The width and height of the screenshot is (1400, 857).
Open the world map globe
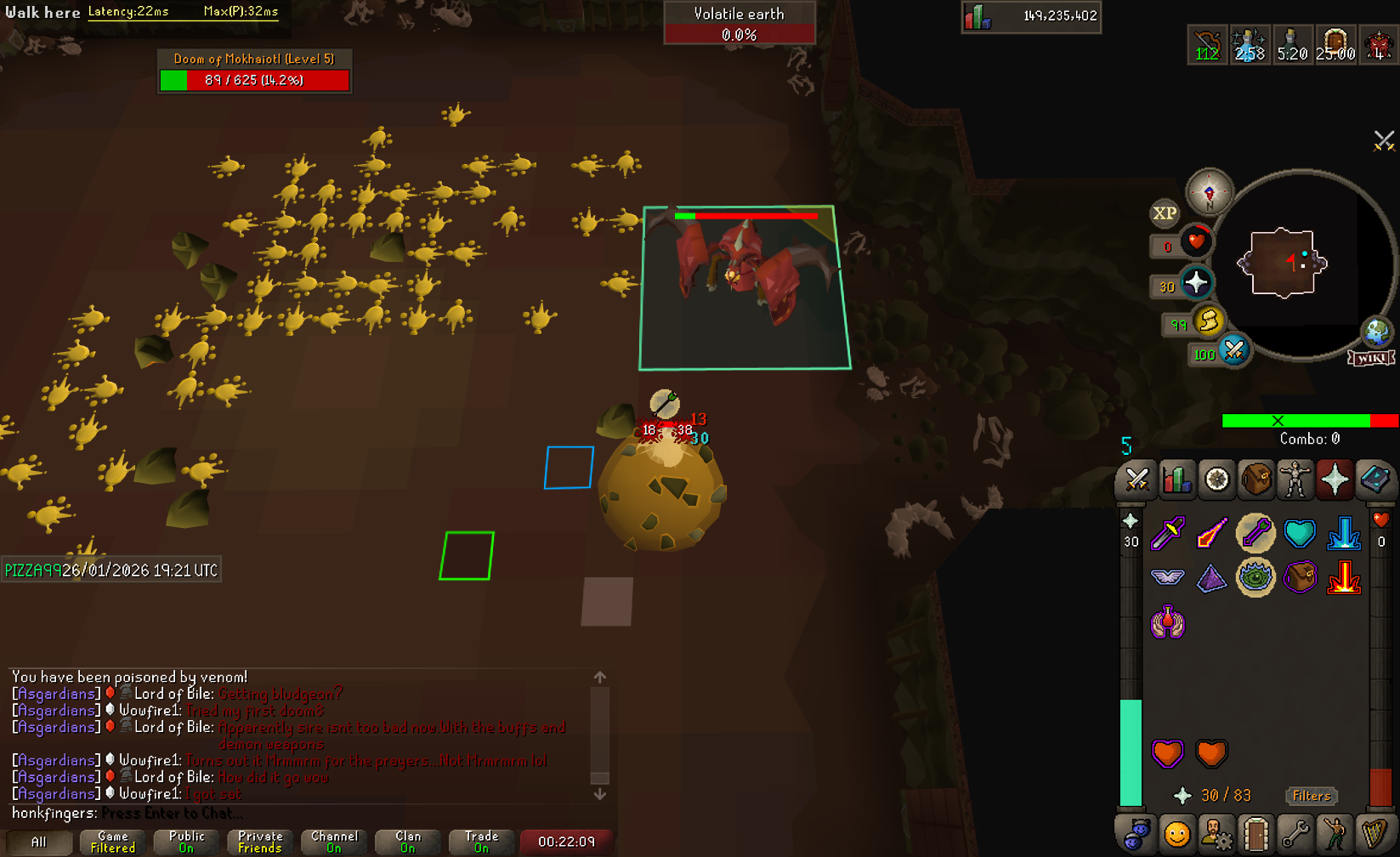[x=1376, y=332]
